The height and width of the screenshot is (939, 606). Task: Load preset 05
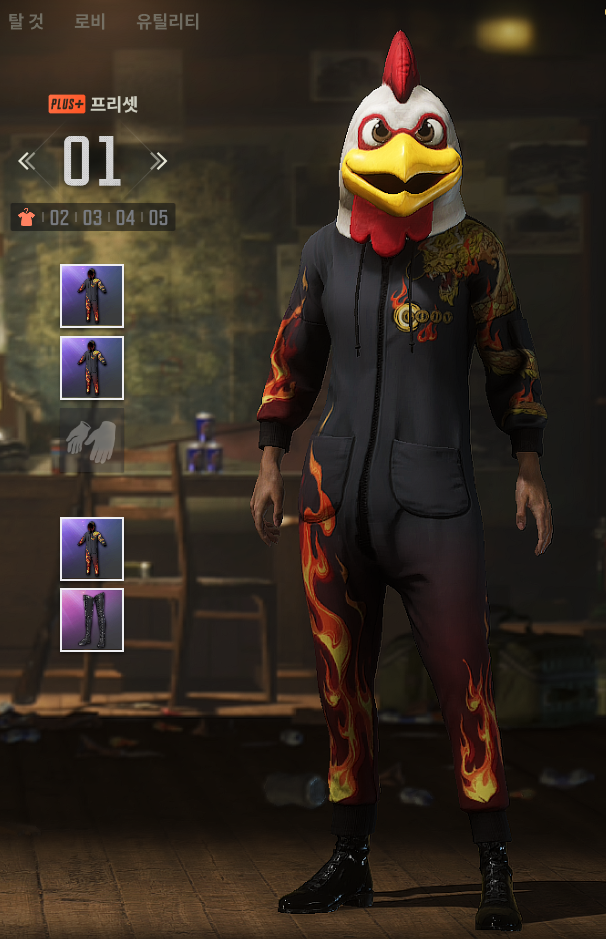[158, 217]
